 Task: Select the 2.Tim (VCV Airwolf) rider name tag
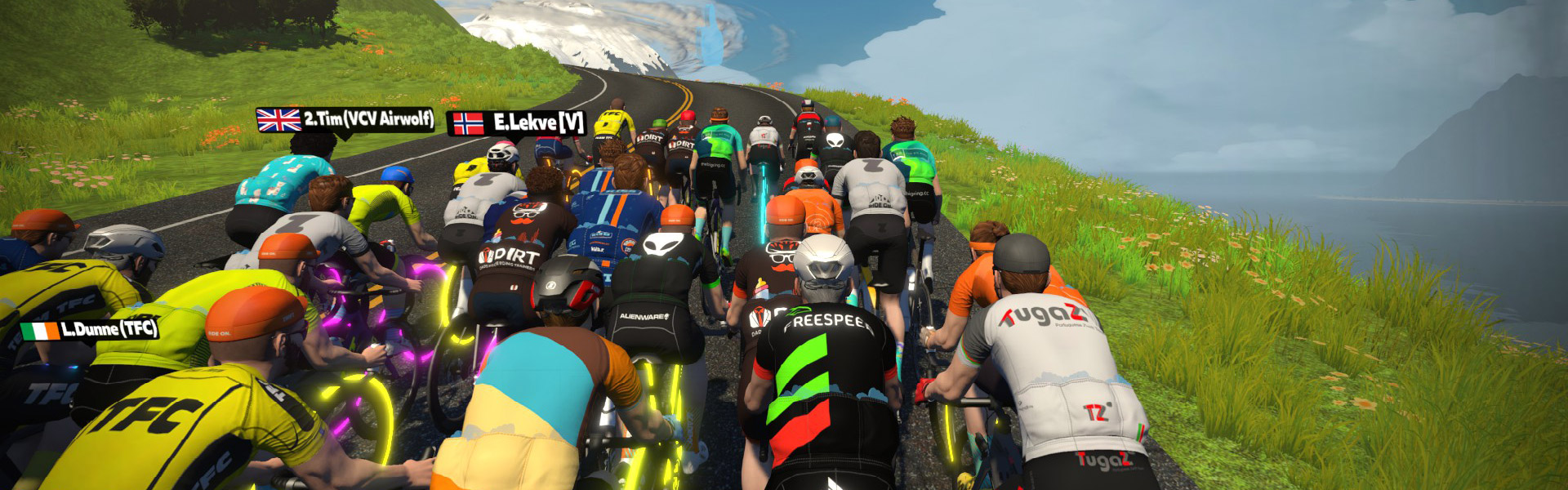(345, 119)
